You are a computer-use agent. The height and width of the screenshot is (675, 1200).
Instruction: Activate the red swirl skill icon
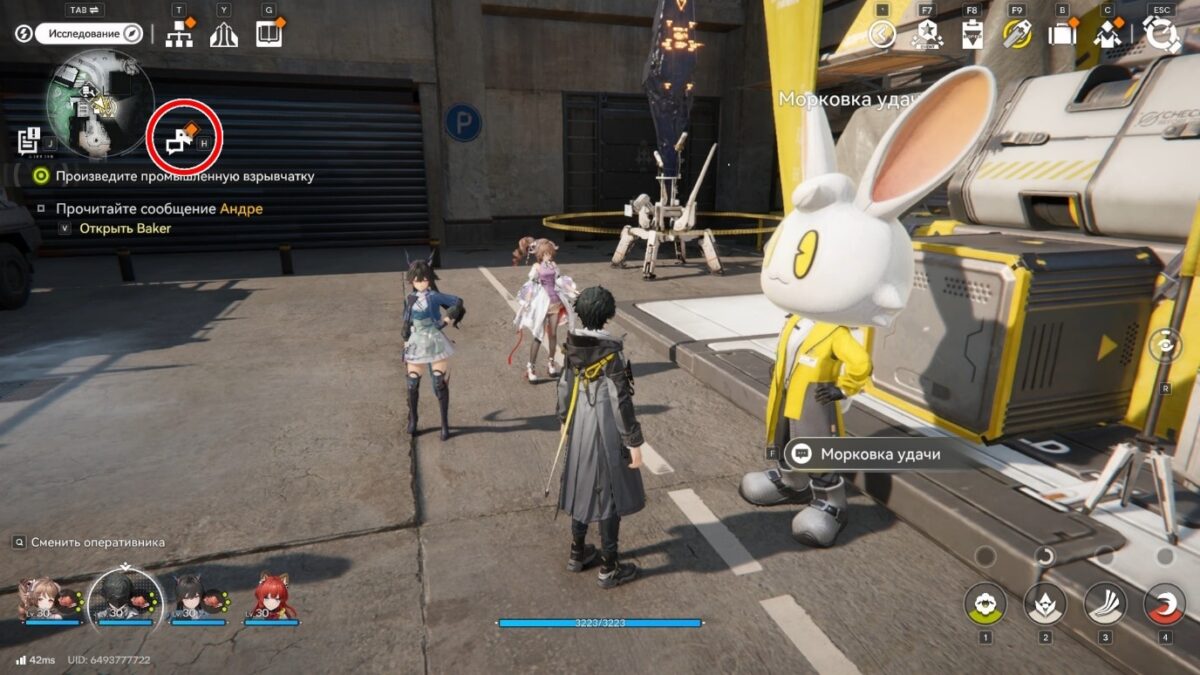(1164, 603)
